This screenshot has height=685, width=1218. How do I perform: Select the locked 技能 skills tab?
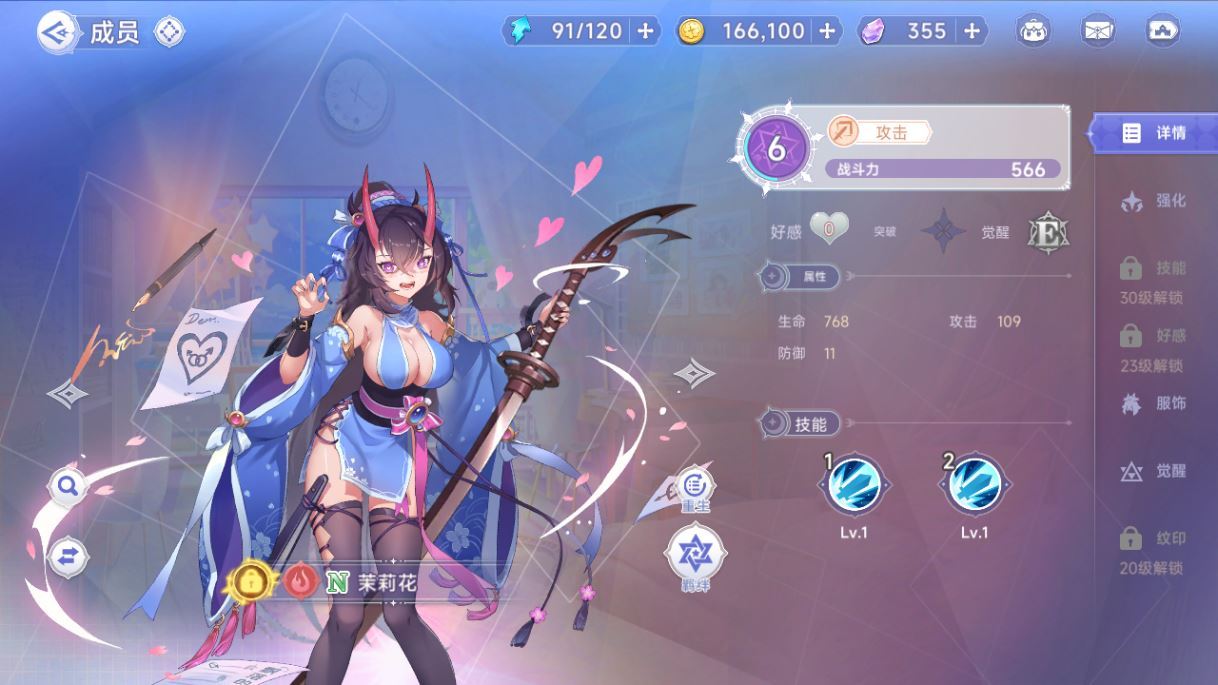(1154, 278)
